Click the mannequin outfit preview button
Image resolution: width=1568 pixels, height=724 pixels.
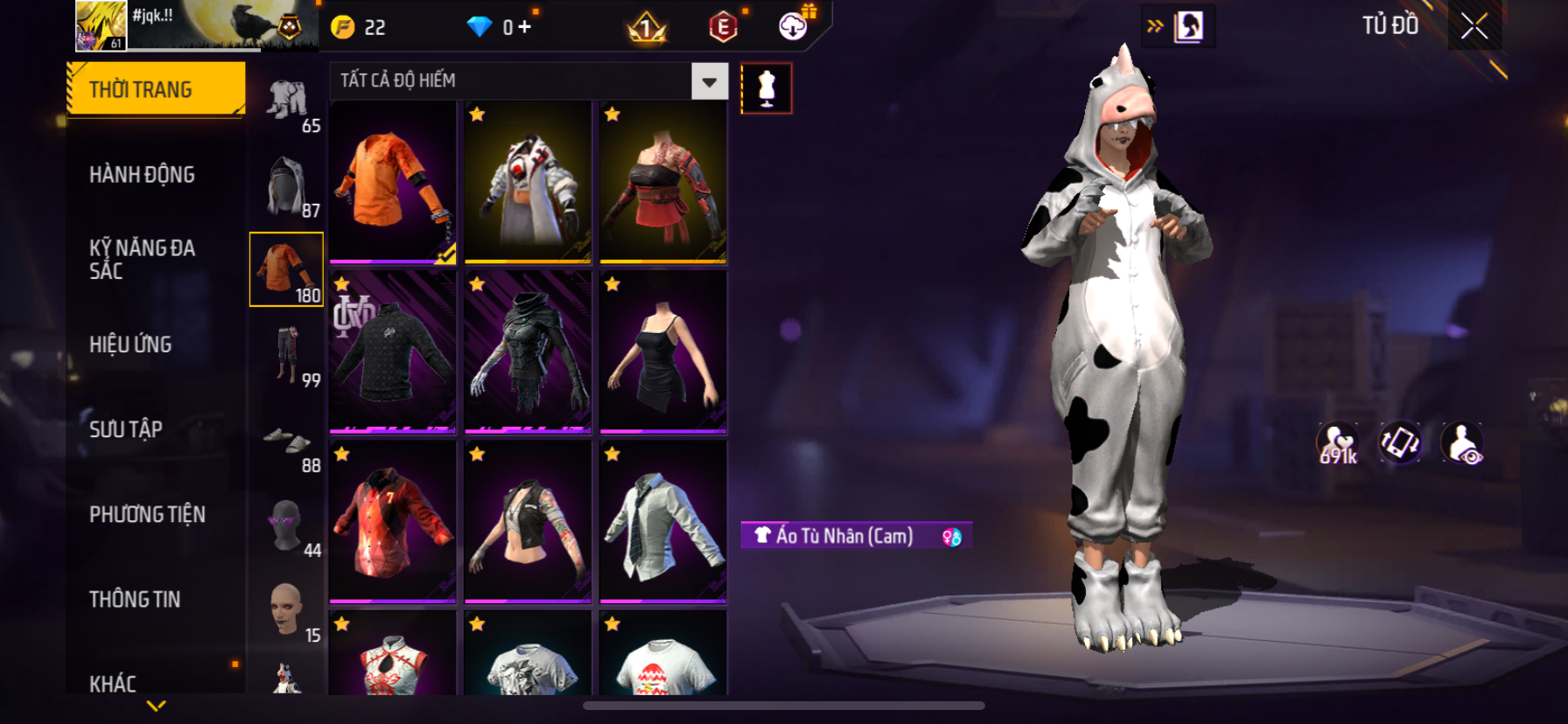tap(766, 88)
